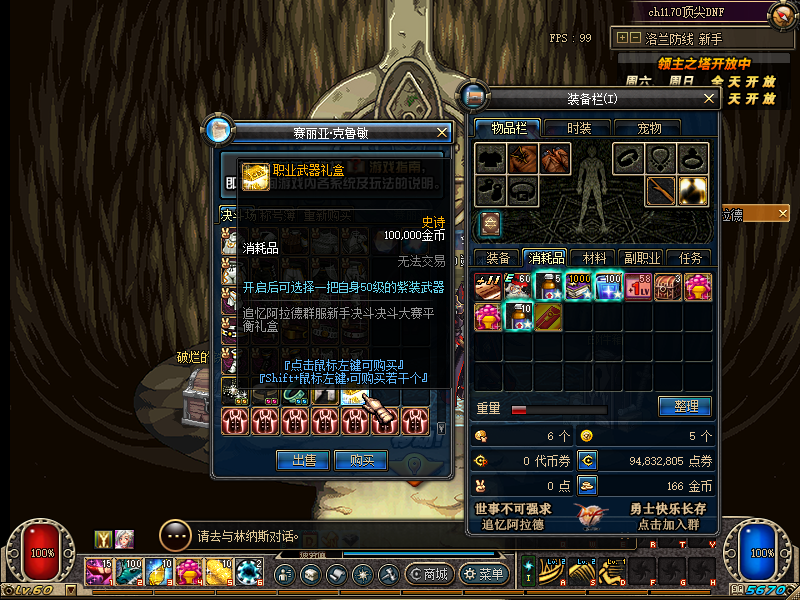Open the 菜单 (menu) button
This screenshot has width=800, height=600.
pos(483,574)
